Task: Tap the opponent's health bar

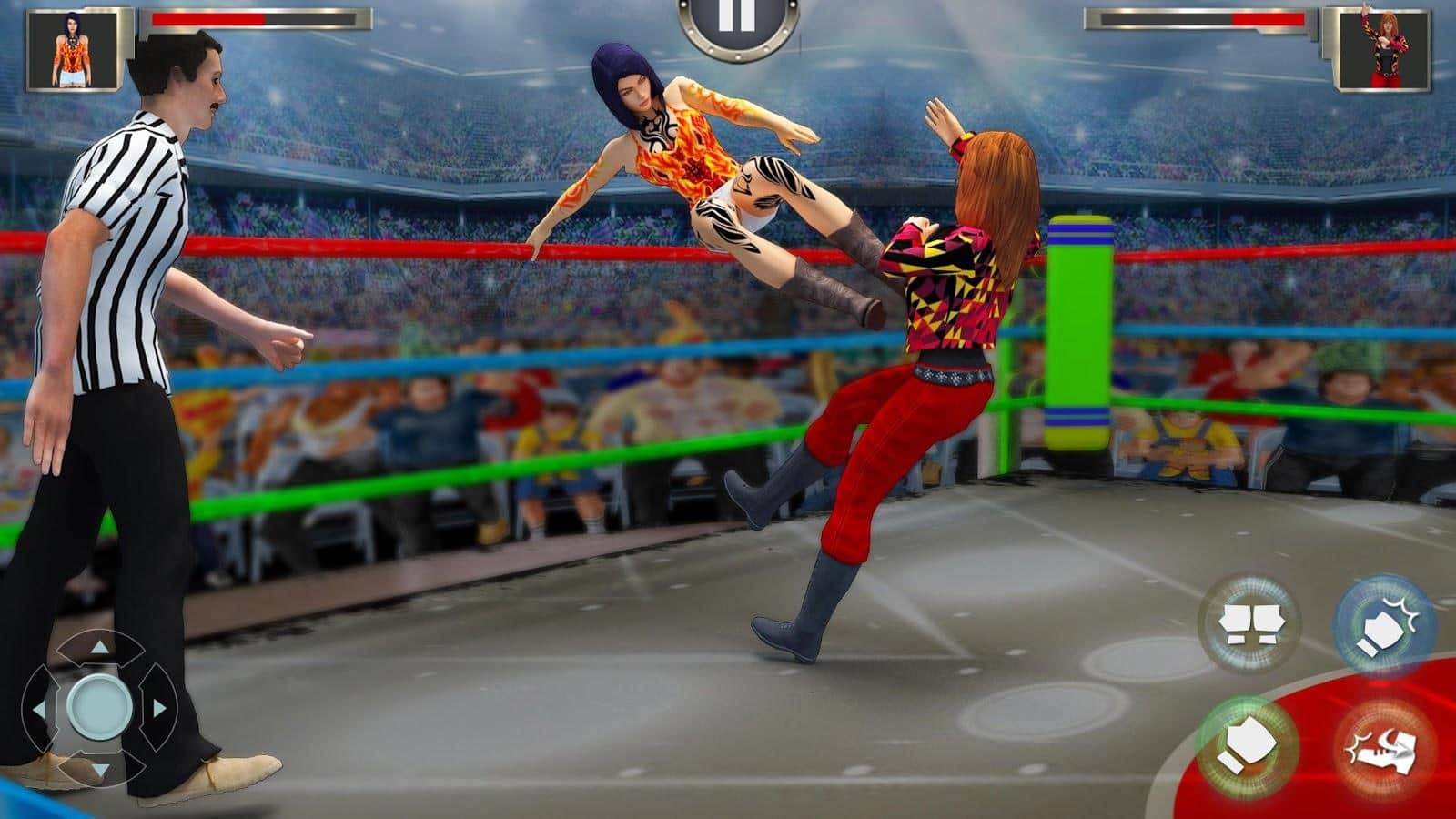Action: point(1201,18)
